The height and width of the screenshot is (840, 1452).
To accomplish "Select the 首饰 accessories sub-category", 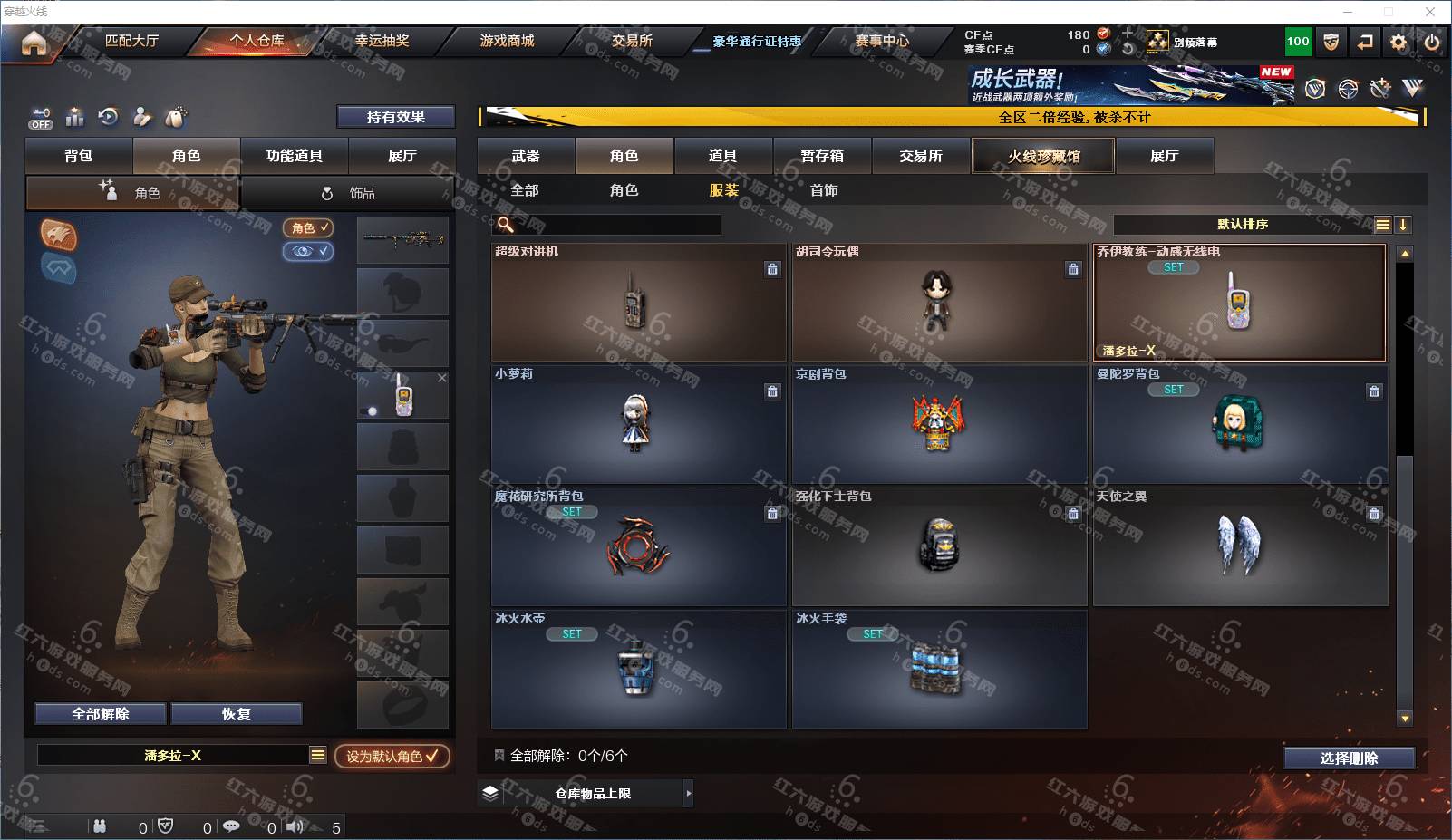I will point(824,190).
